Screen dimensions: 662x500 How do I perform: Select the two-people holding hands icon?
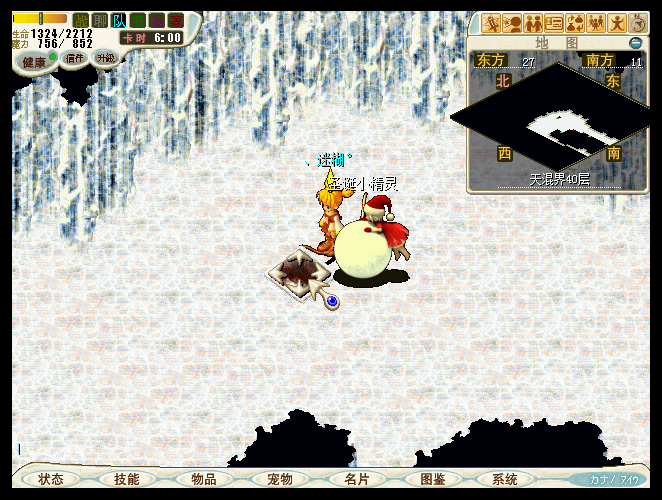tap(533, 23)
